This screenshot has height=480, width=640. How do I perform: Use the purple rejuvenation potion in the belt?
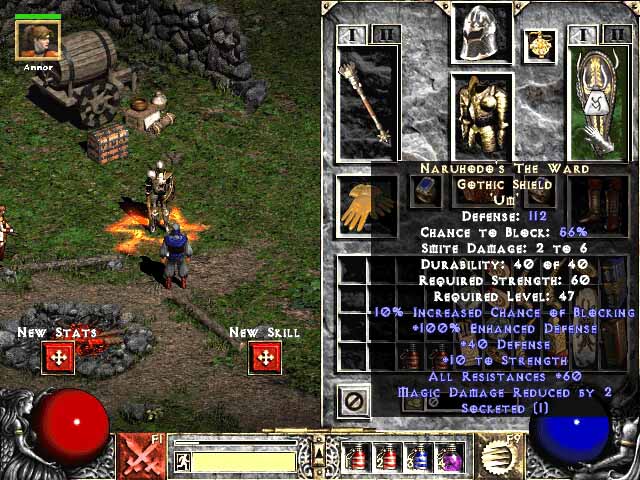point(450,458)
